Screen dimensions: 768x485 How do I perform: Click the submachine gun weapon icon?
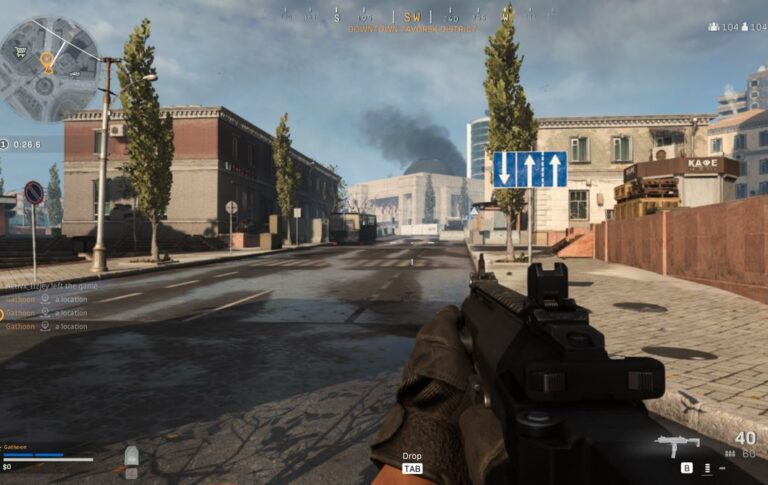[x=677, y=444]
